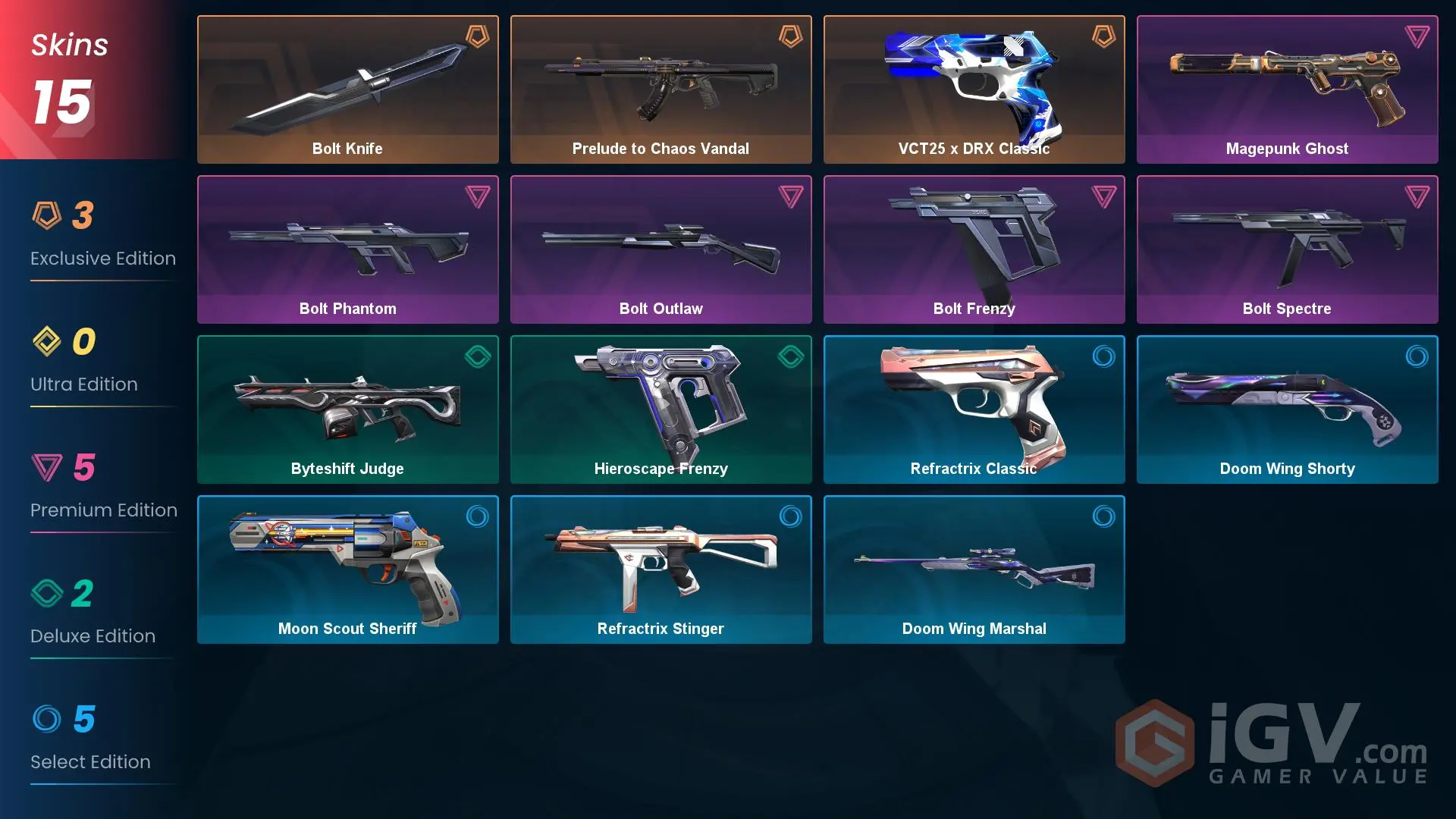Click the Premium badge on the Bolt Frenzy card
Image resolution: width=1456 pixels, height=819 pixels.
pyautogui.click(x=1103, y=197)
